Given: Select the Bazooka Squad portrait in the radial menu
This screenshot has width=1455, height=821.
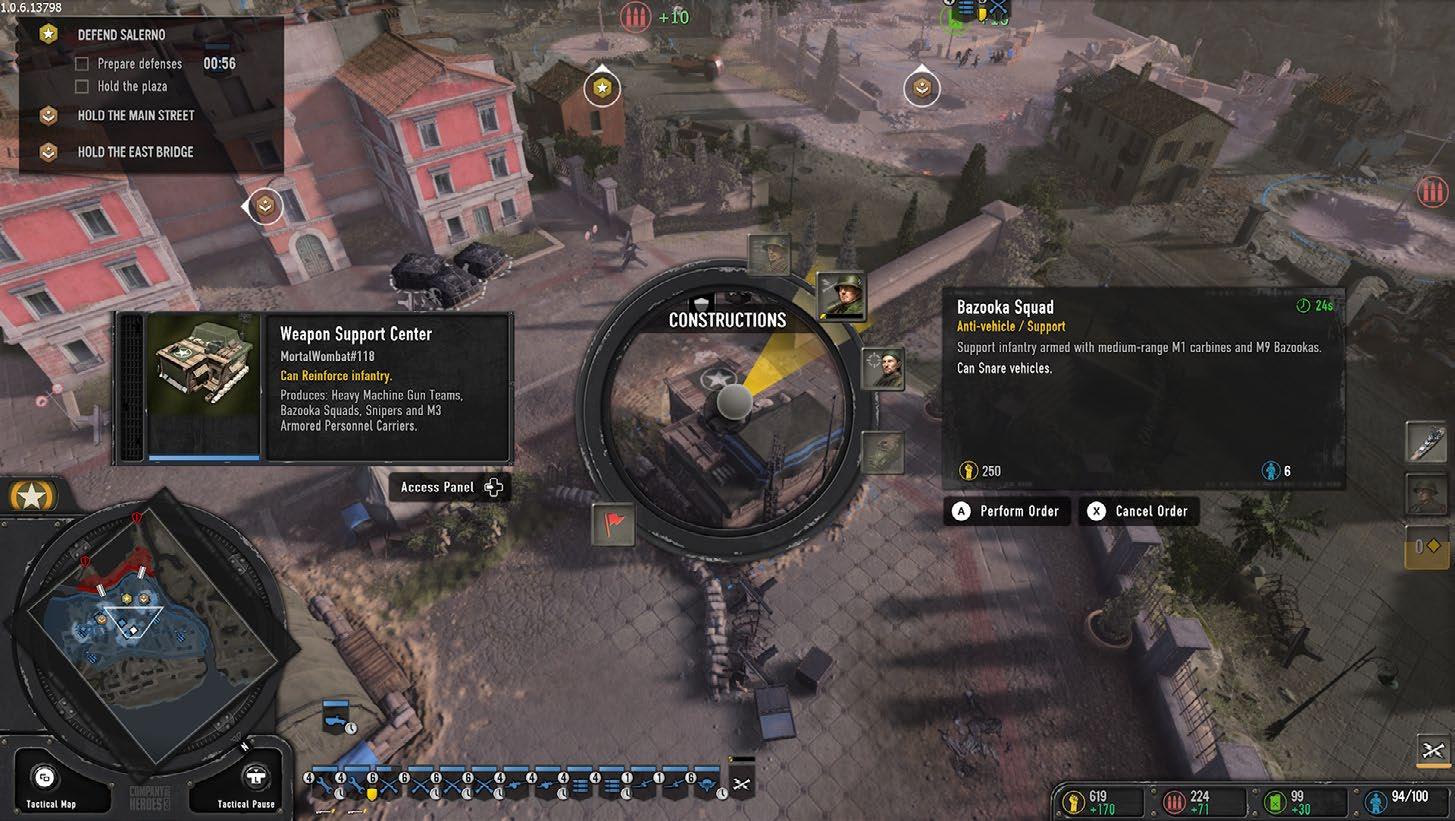Looking at the screenshot, I should tap(841, 295).
